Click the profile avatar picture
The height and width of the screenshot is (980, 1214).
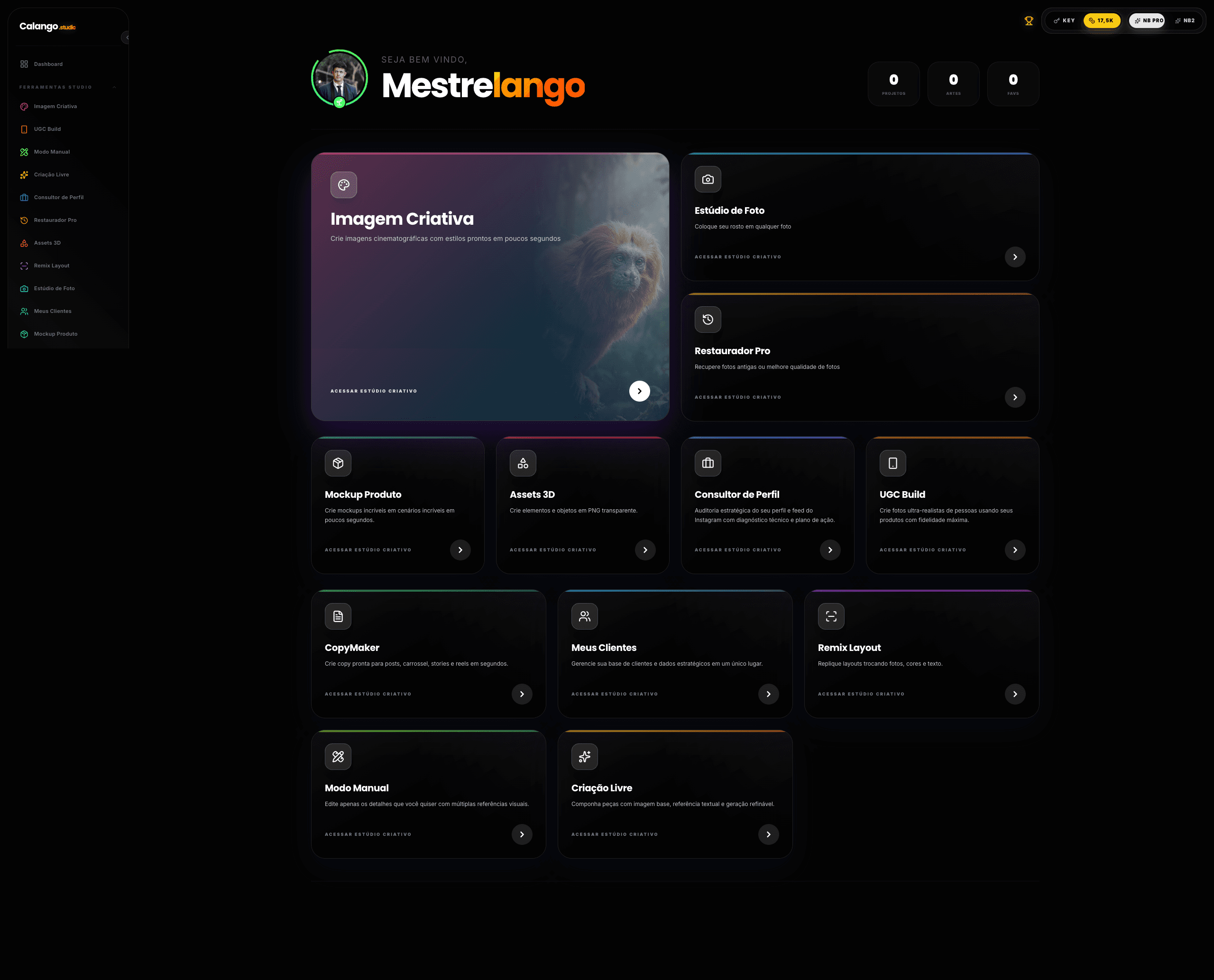pos(340,78)
